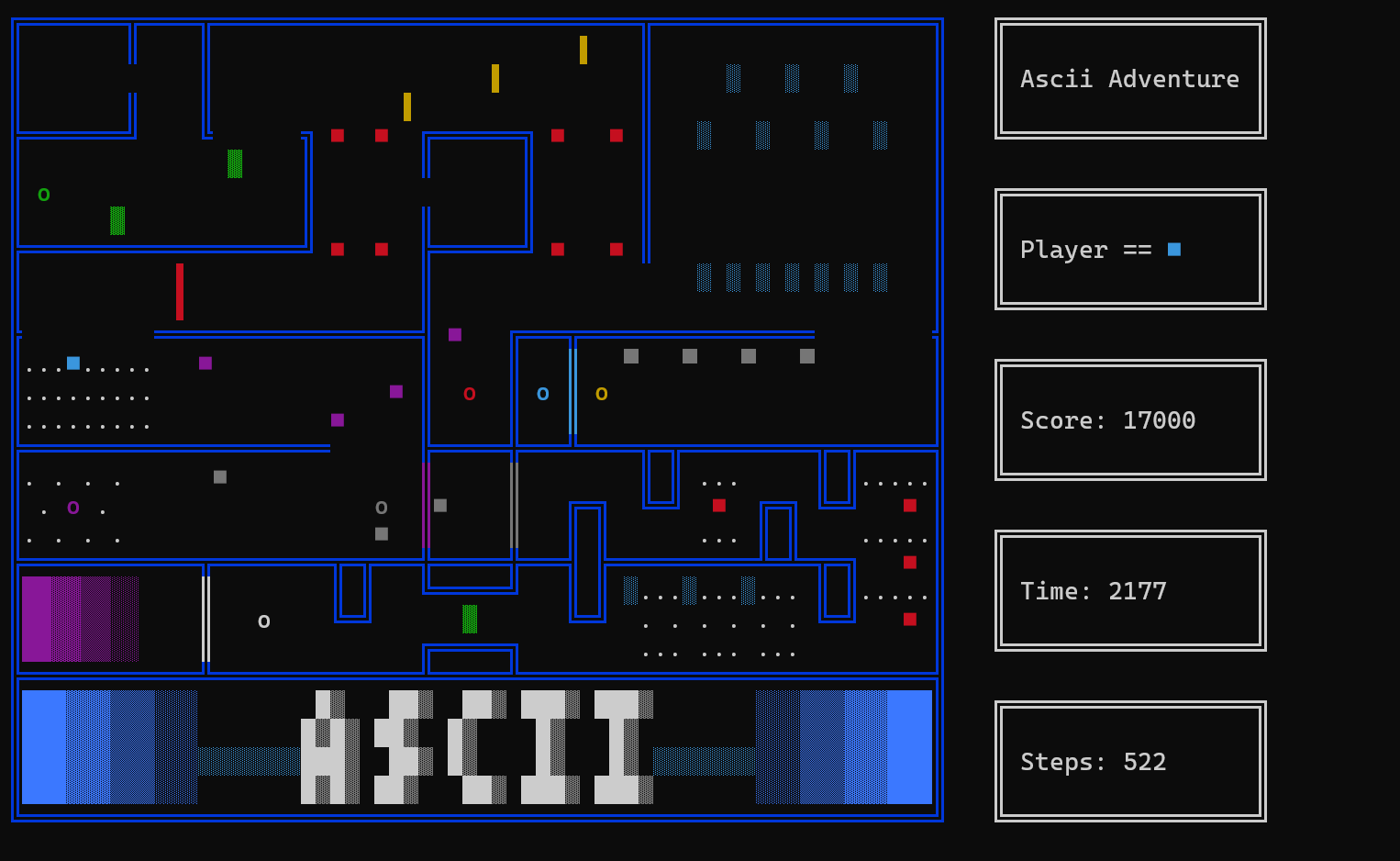Click the green bar item near the bottom center
The height and width of the screenshot is (861, 1400).
pos(471,619)
